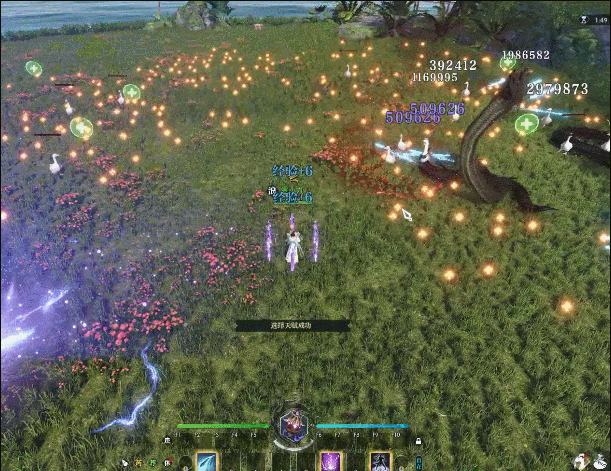Activate the blue slash skill icon
This screenshot has height=471, width=611.
208,461
